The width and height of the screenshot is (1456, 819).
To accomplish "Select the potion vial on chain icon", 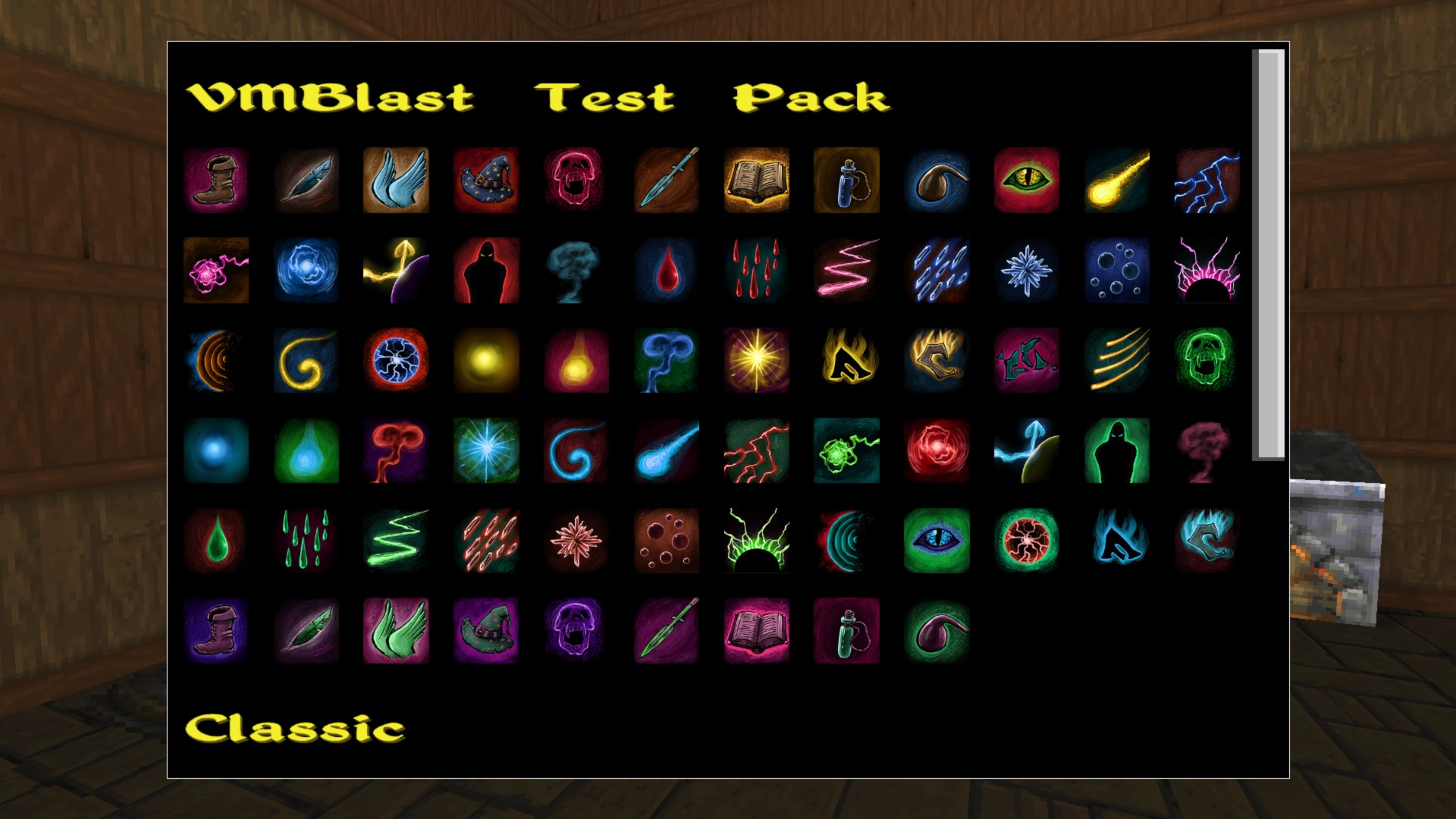I will (x=846, y=181).
